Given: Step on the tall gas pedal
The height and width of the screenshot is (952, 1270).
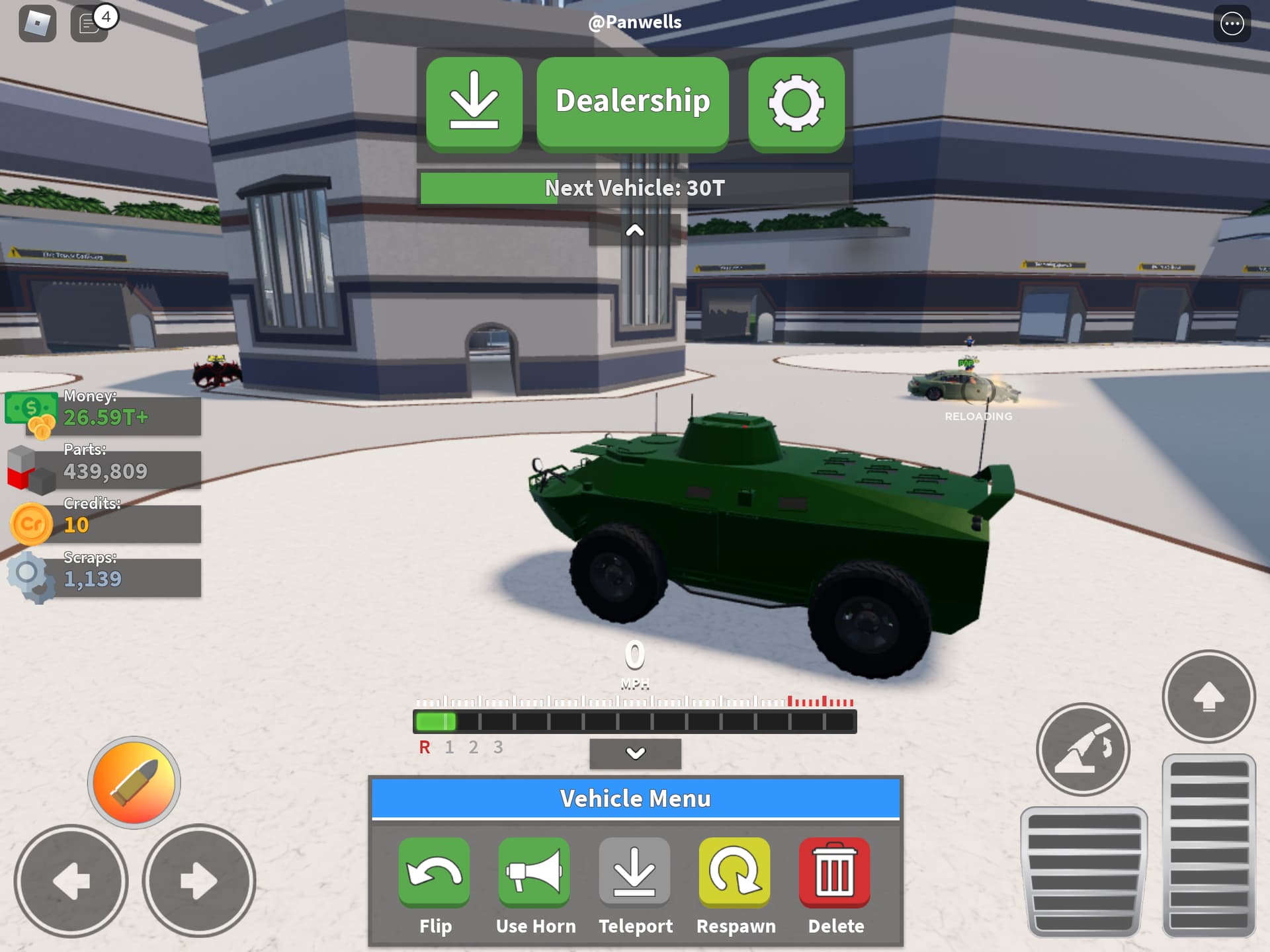Looking at the screenshot, I should pos(1208,845).
